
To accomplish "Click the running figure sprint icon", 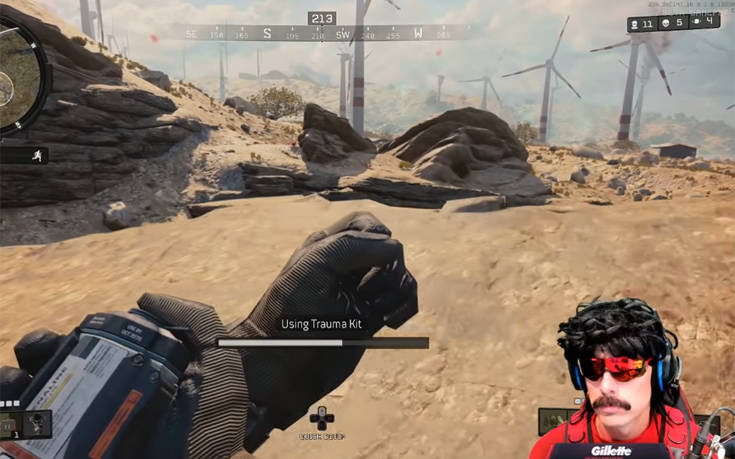I will coord(37,155).
